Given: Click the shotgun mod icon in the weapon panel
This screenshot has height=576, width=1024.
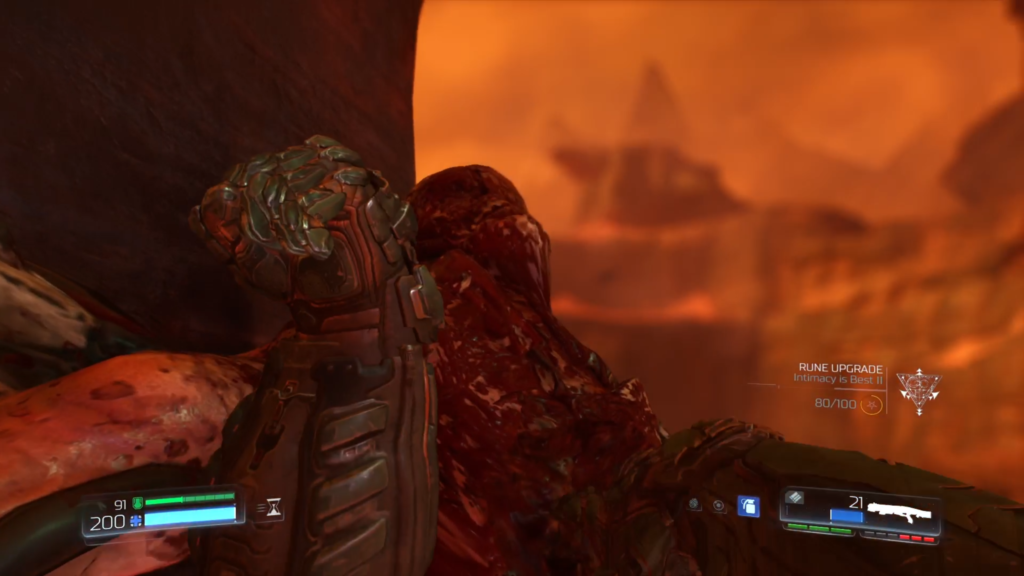Looking at the screenshot, I should tap(795, 497).
